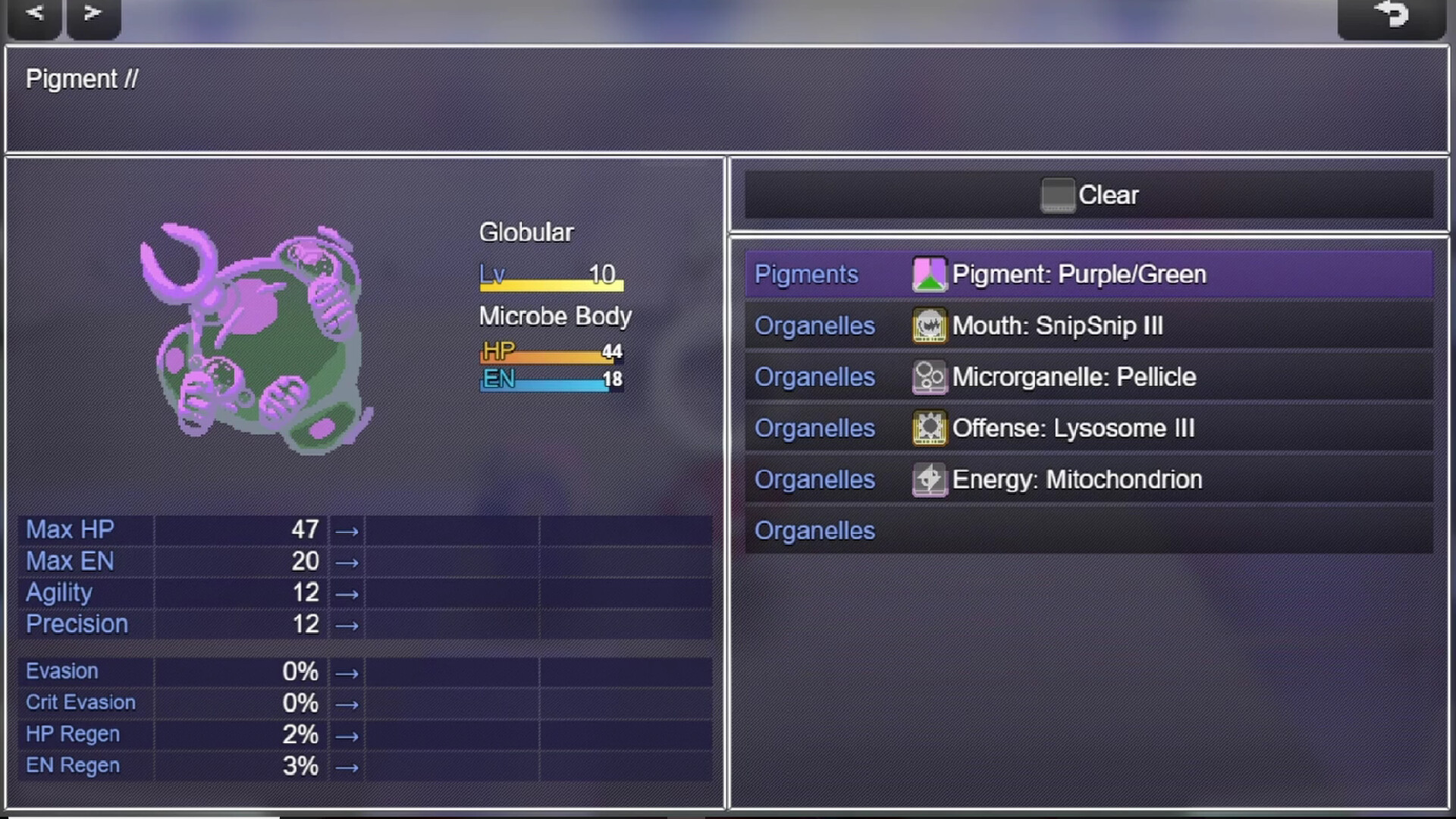The image size is (1456, 819).
Task: Open the Microrganelle: Pellicle icon
Action: pyautogui.click(x=930, y=377)
